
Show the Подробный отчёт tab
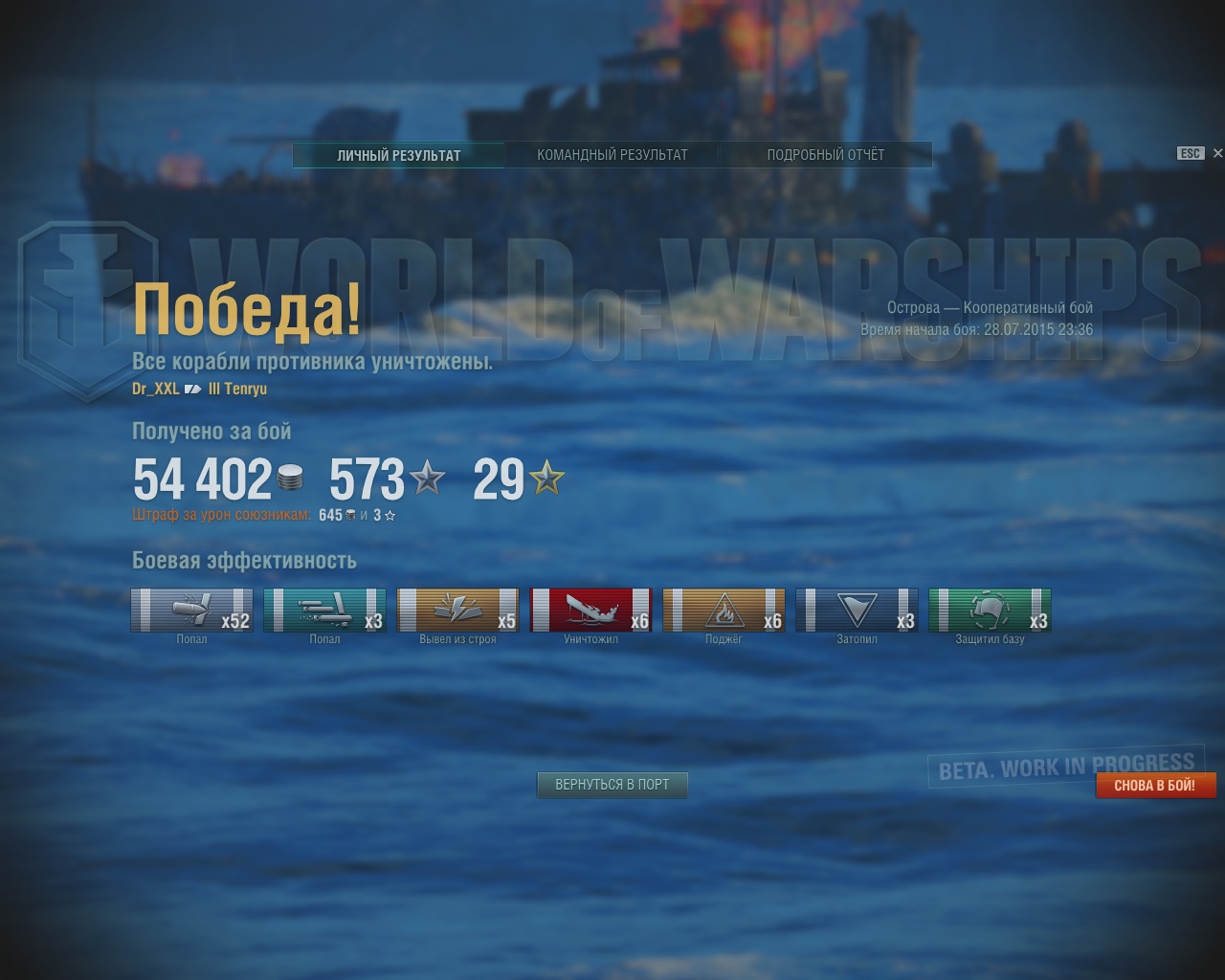(x=825, y=155)
